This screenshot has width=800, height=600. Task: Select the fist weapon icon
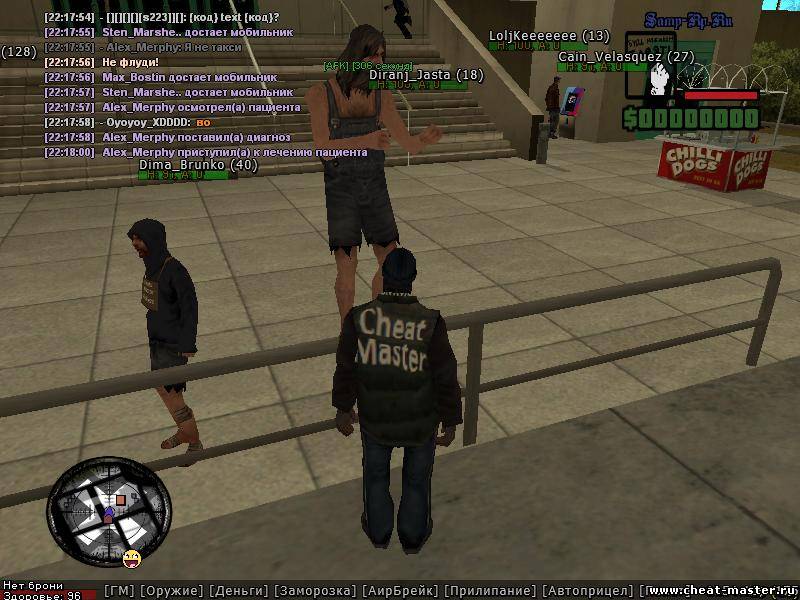[658, 78]
